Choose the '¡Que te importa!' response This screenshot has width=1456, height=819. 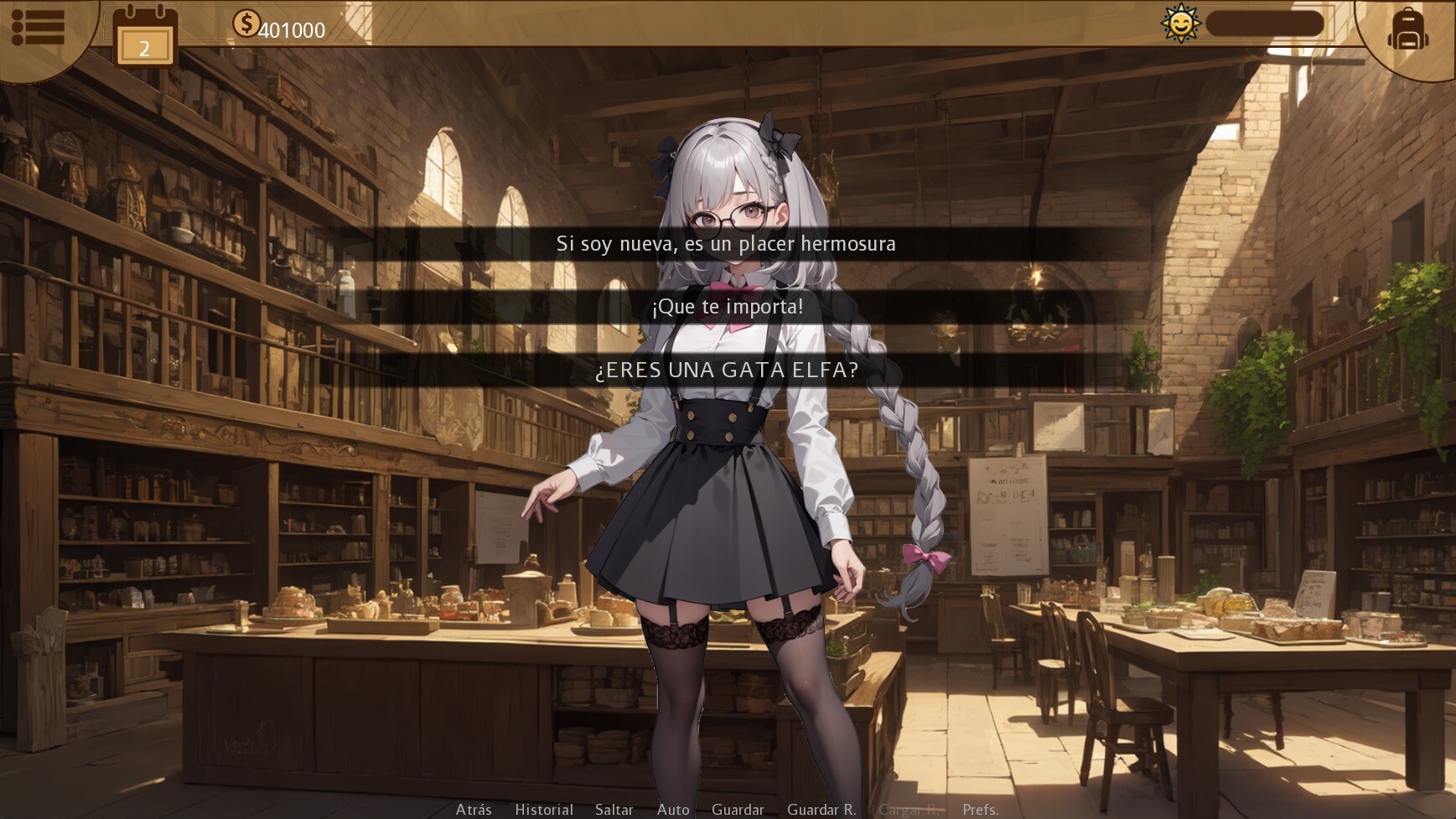[x=728, y=307]
